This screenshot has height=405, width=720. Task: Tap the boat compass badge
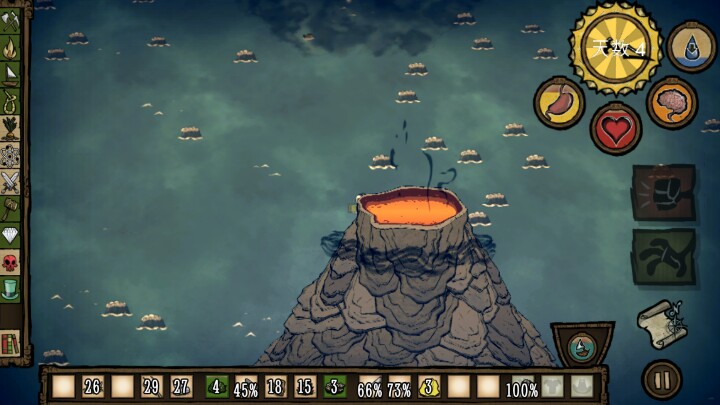click(x=582, y=346)
